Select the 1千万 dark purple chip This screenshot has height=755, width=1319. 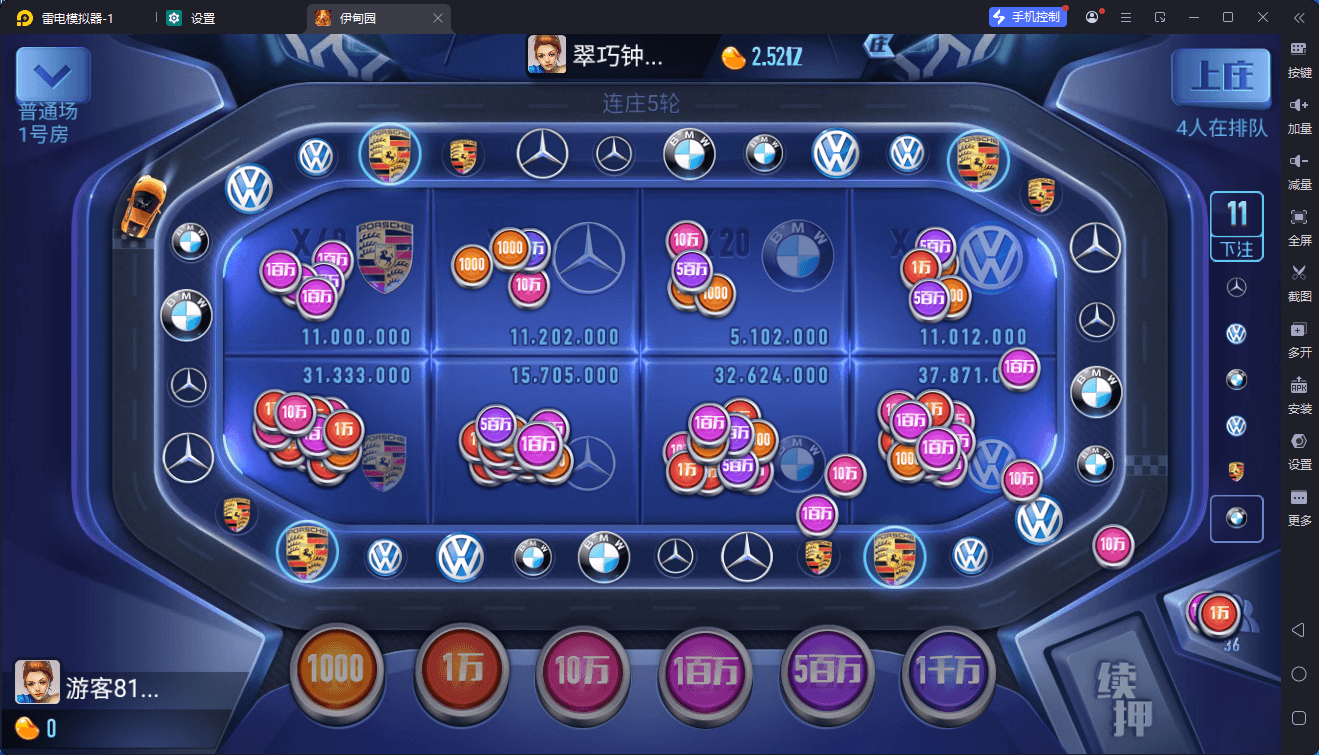click(x=950, y=670)
